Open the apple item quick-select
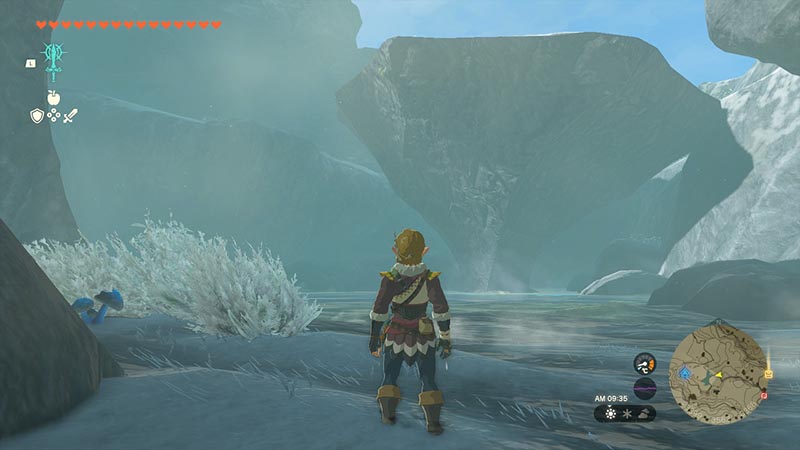This screenshot has height=450, width=800. click(x=52, y=98)
